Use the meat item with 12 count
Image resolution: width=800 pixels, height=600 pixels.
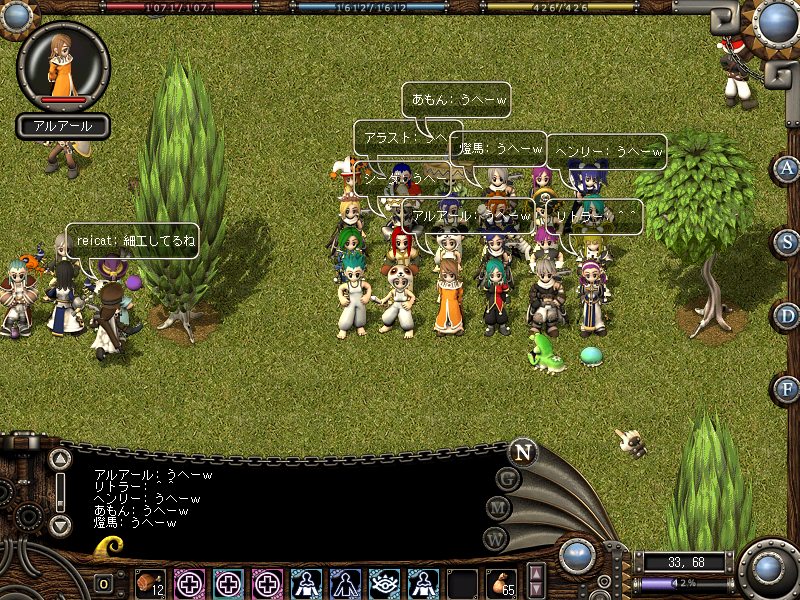tap(150, 583)
